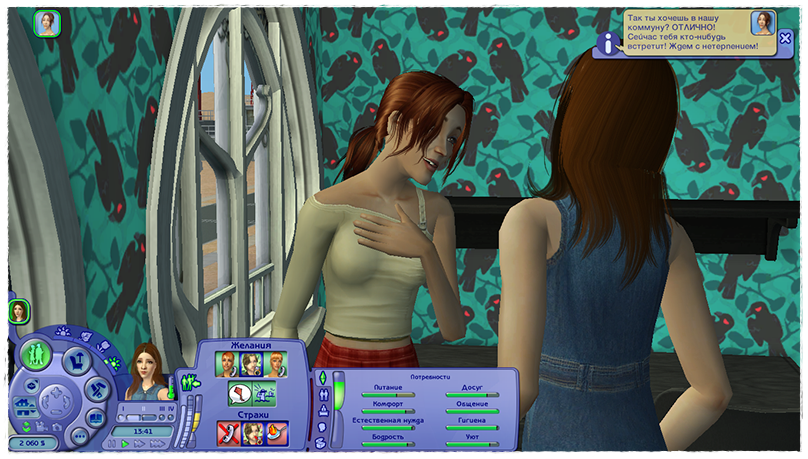Select the sim thumbnail in the top-left corner
This screenshot has width=808, height=459.
tap(47, 23)
